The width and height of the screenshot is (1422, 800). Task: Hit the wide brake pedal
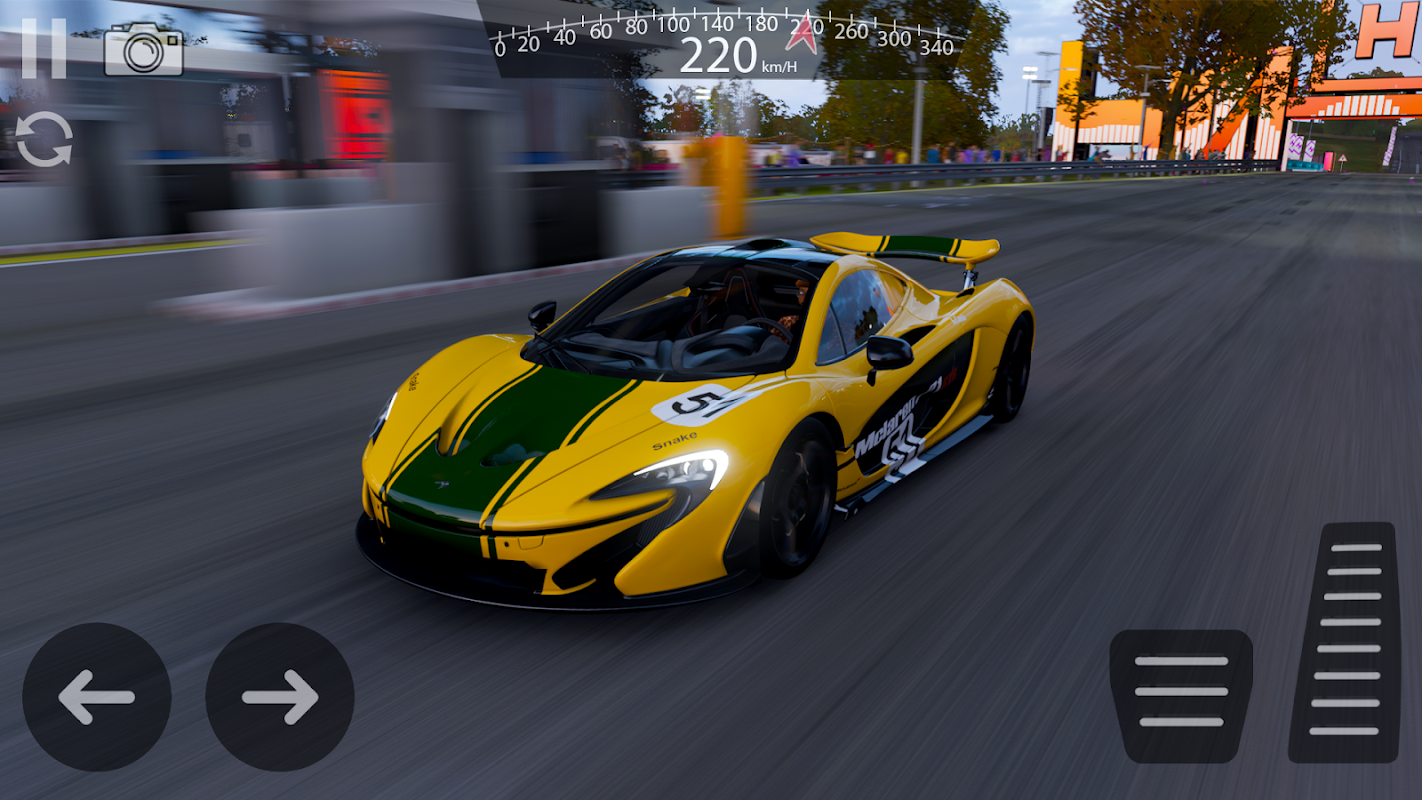[1181, 695]
